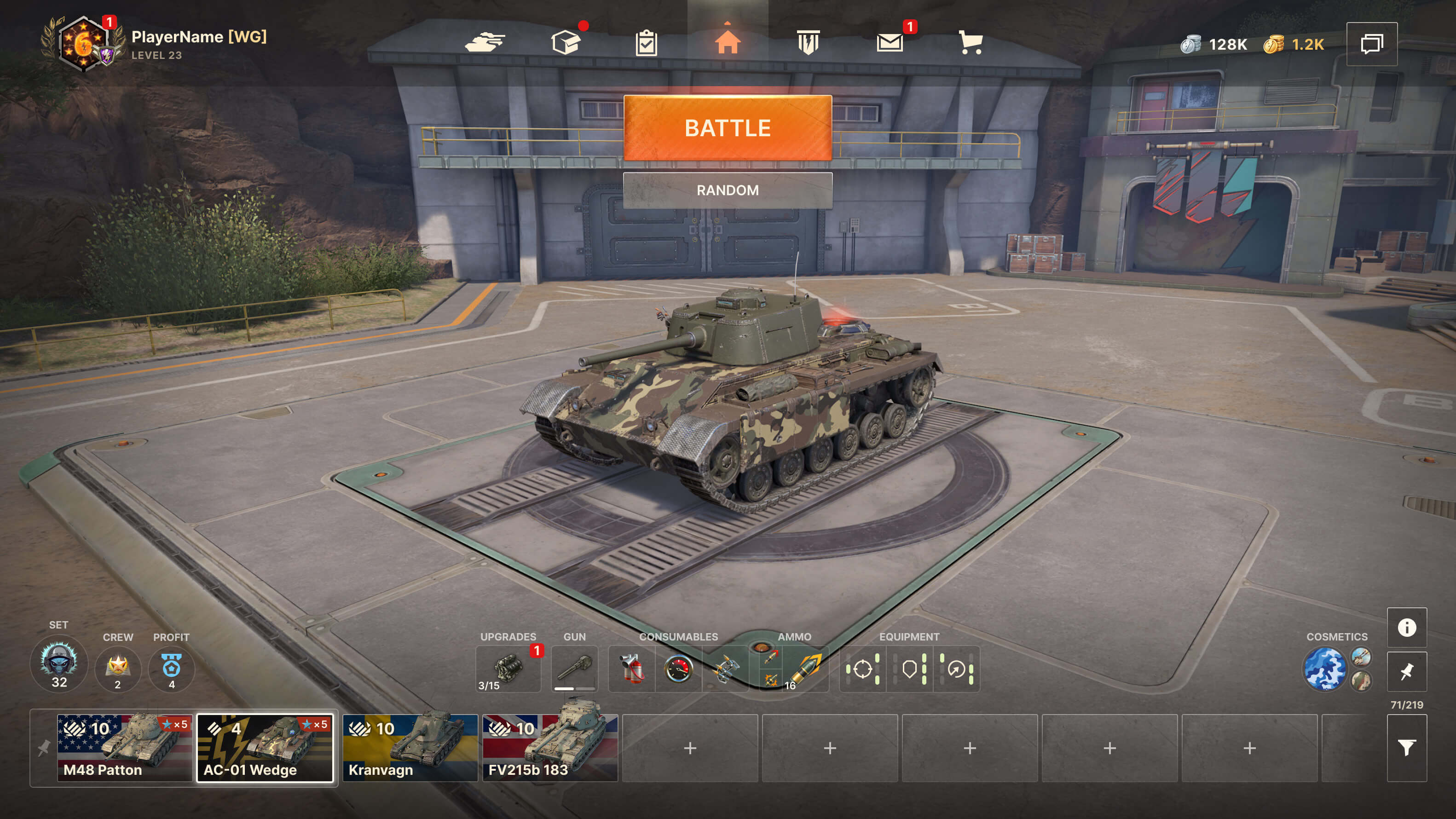Open the tank garage tab
The width and height of the screenshot is (1456, 819).
point(485,42)
